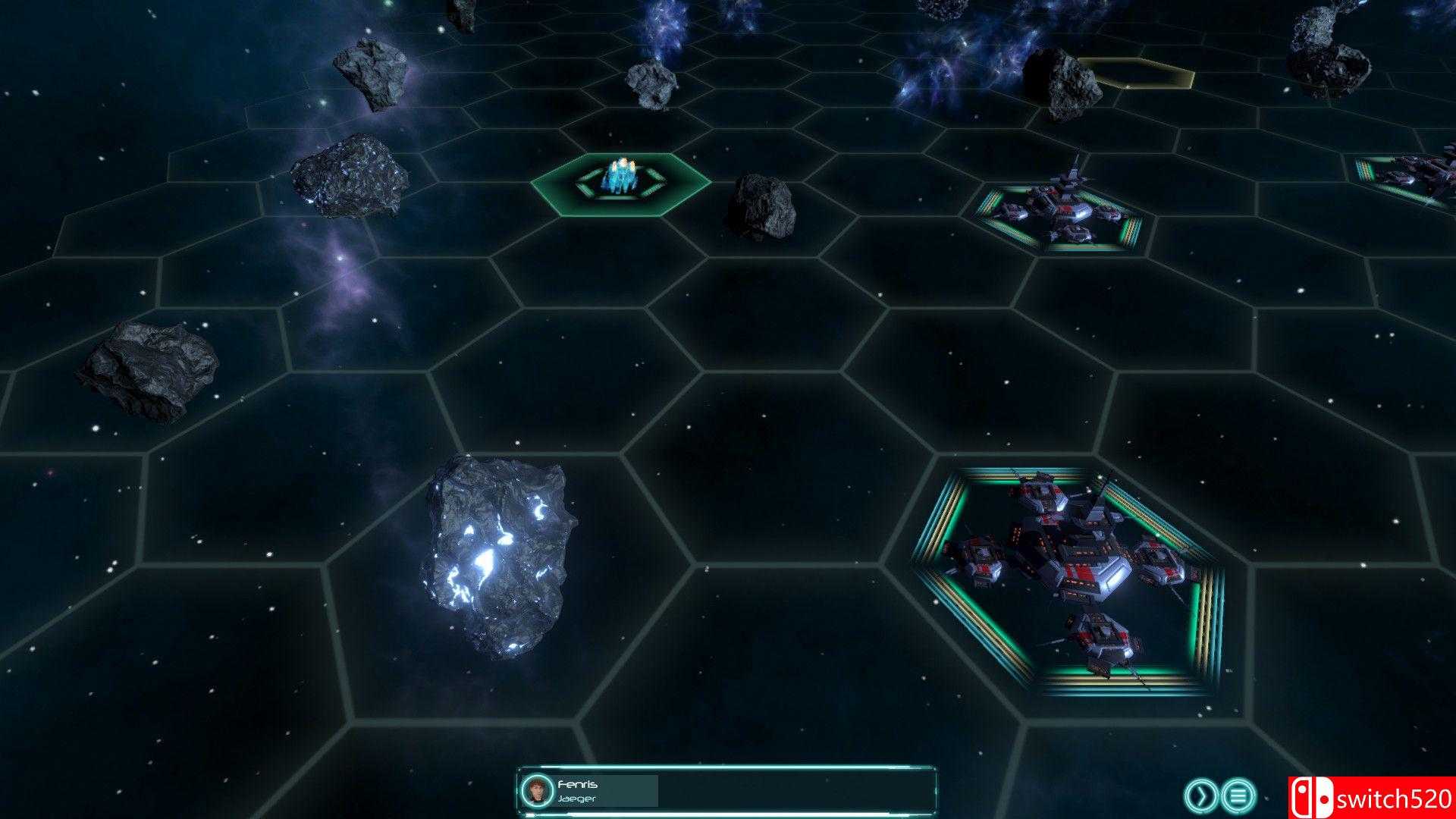Choose the yellow-outlined hex tile
1456x819 pixels.
[1135, 74]
